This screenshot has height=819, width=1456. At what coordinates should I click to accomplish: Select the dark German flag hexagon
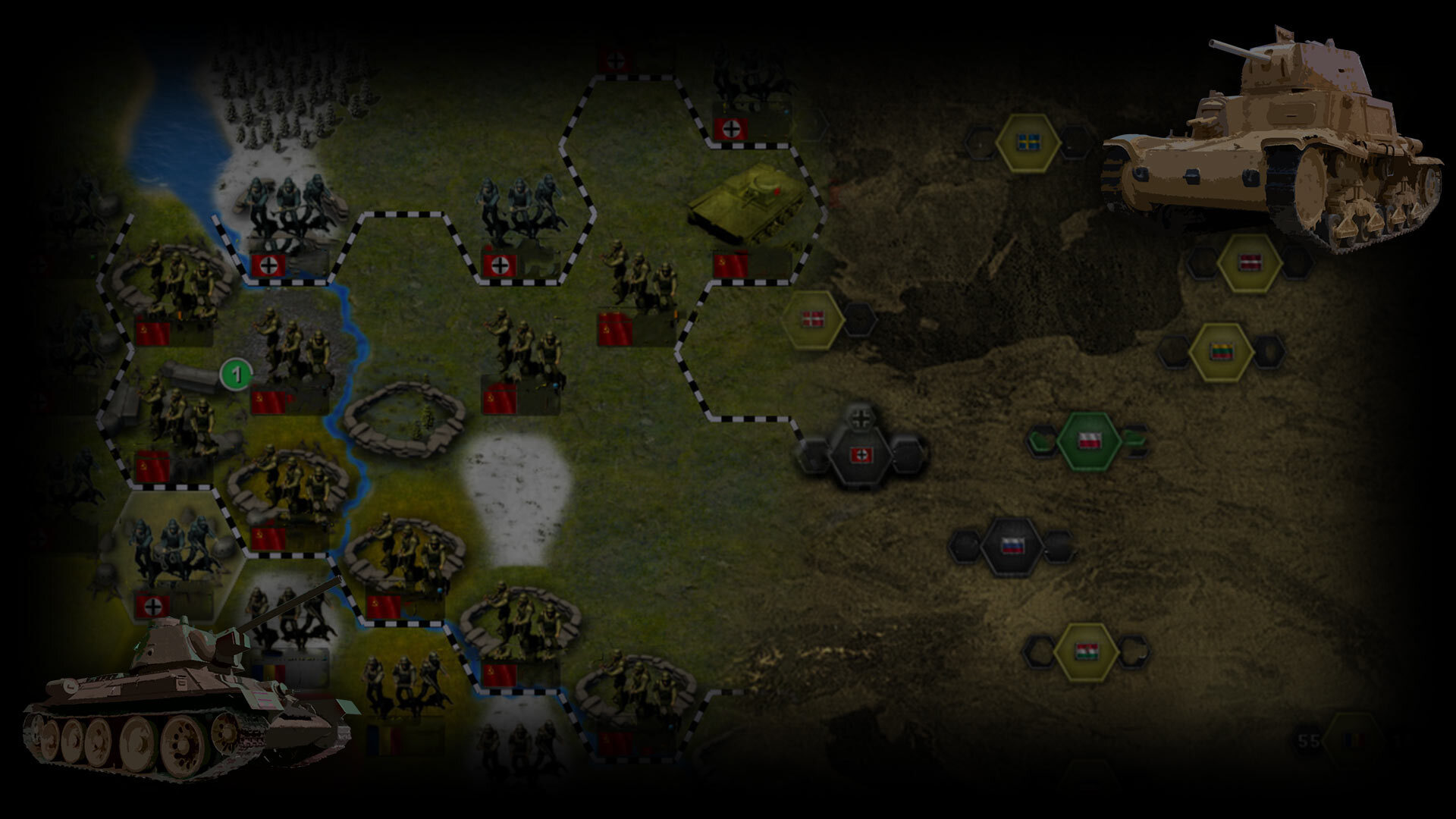861,454
